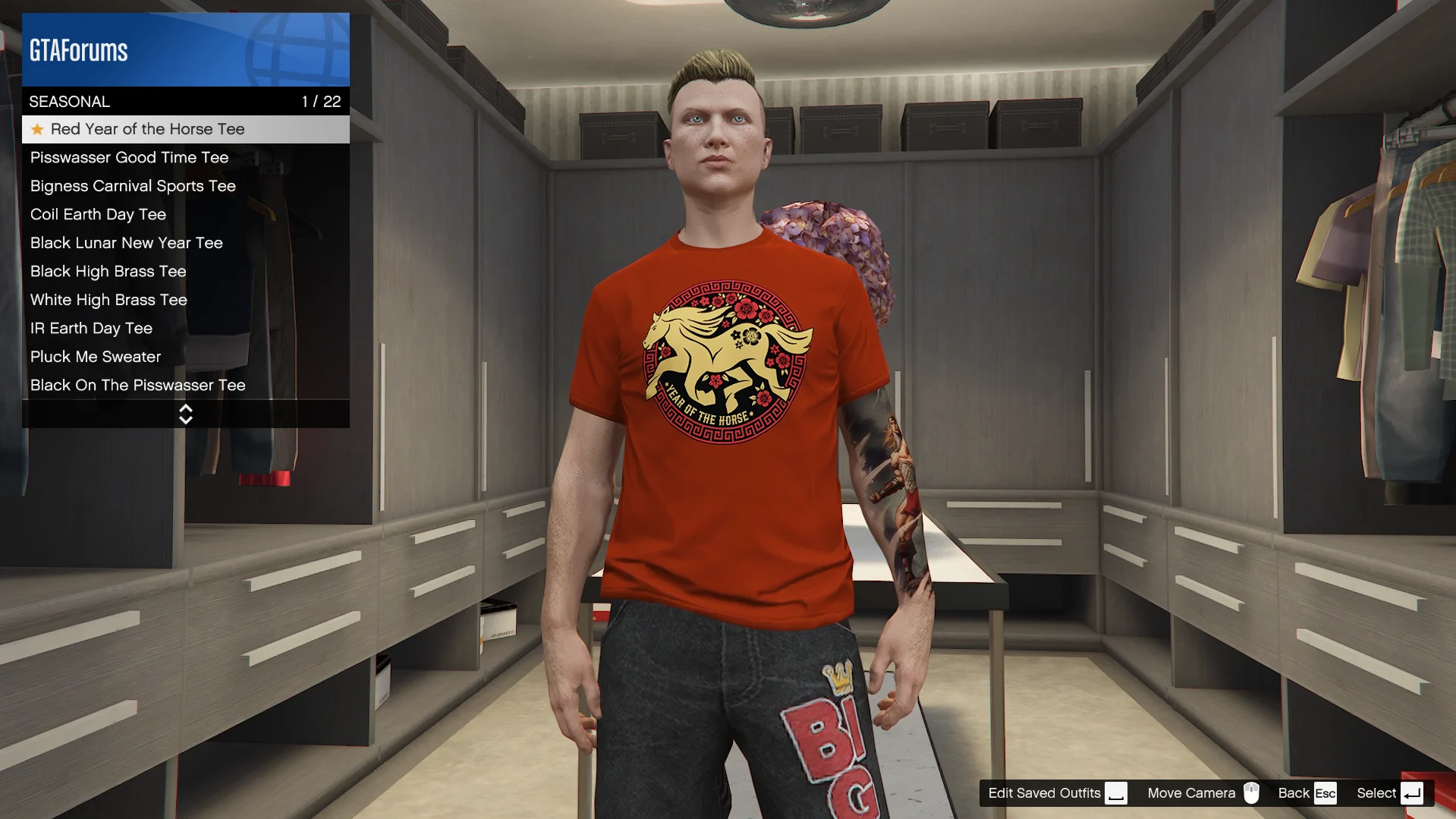Click the Select prompt button
1456x819 pixels.
click(x=1388, y=793)
